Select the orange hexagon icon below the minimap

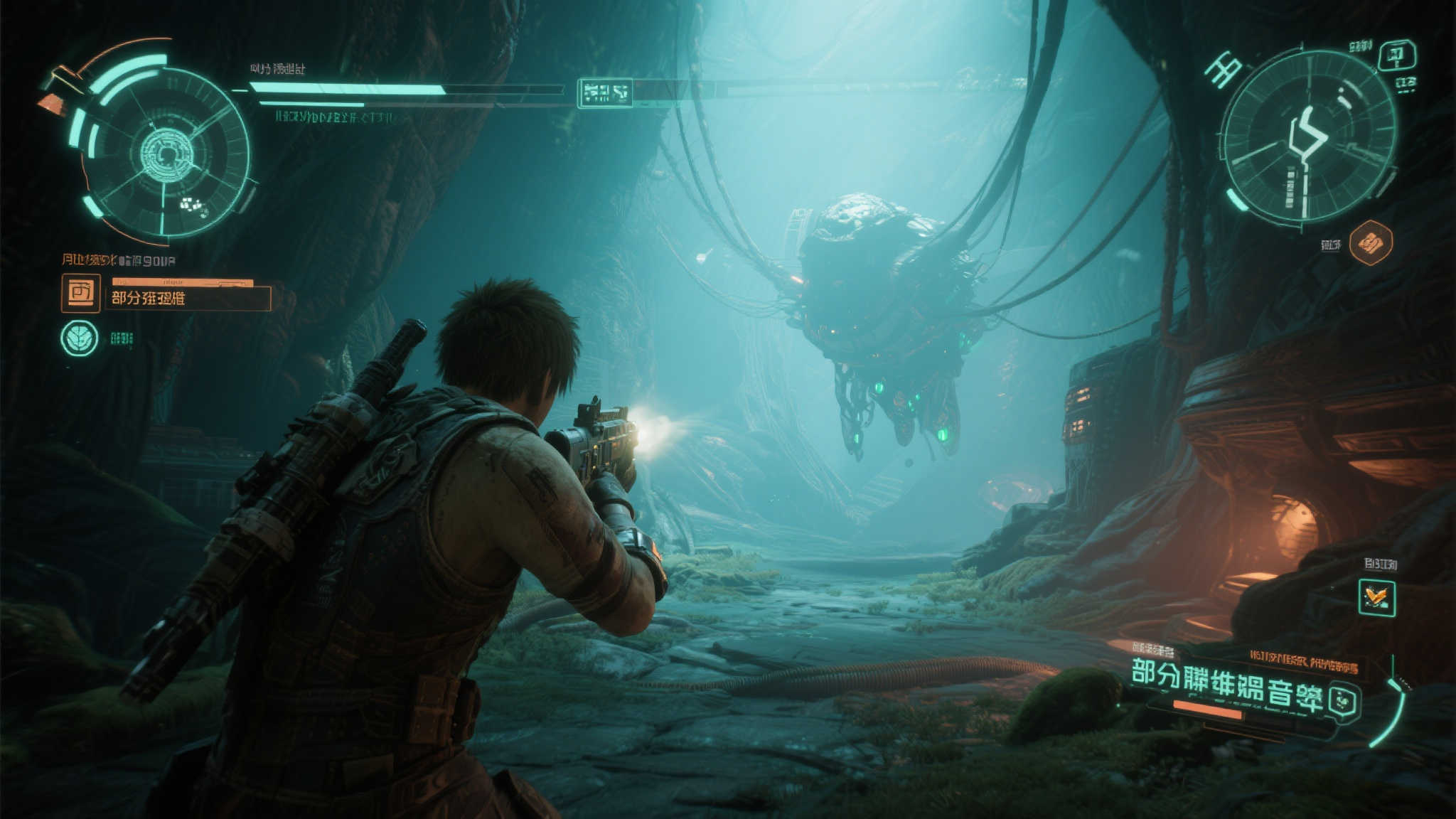coord(1370,243)
